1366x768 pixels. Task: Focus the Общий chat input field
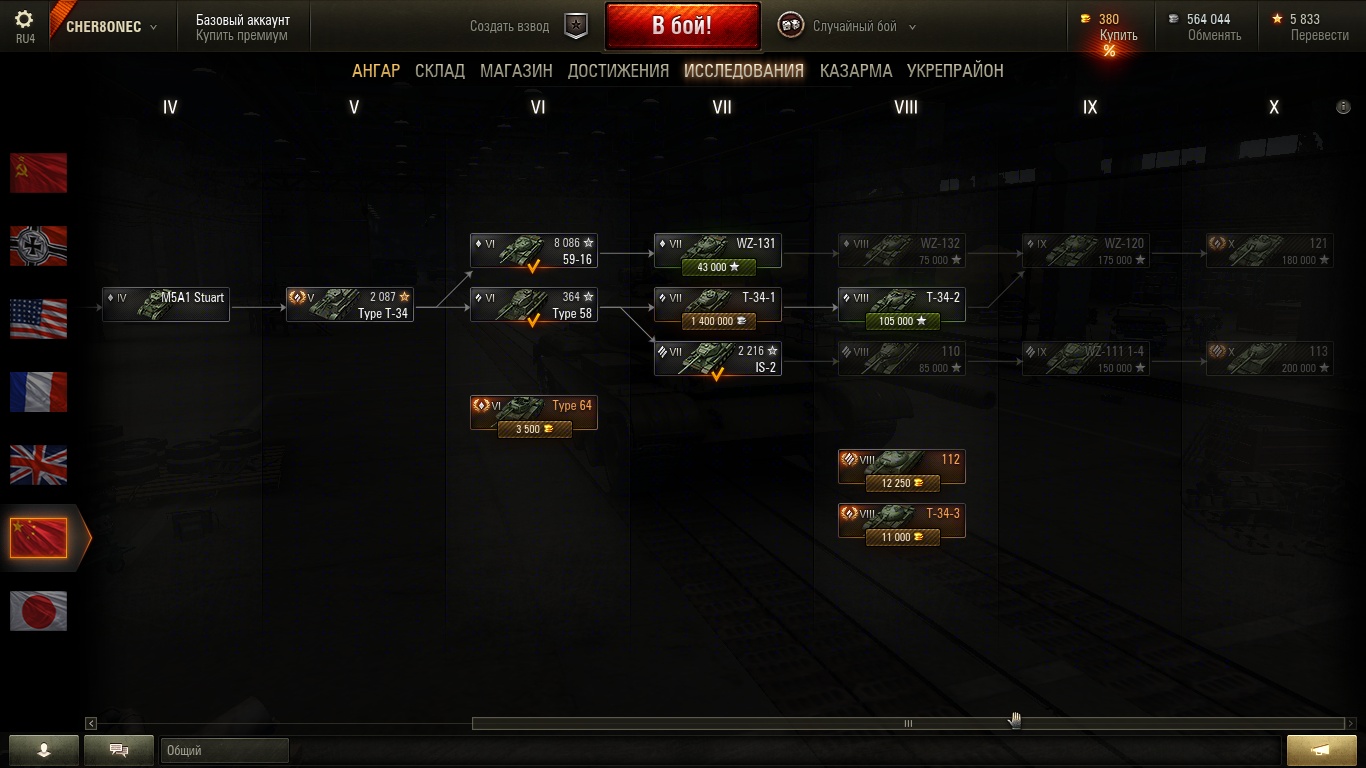click(x=225, y=750)
